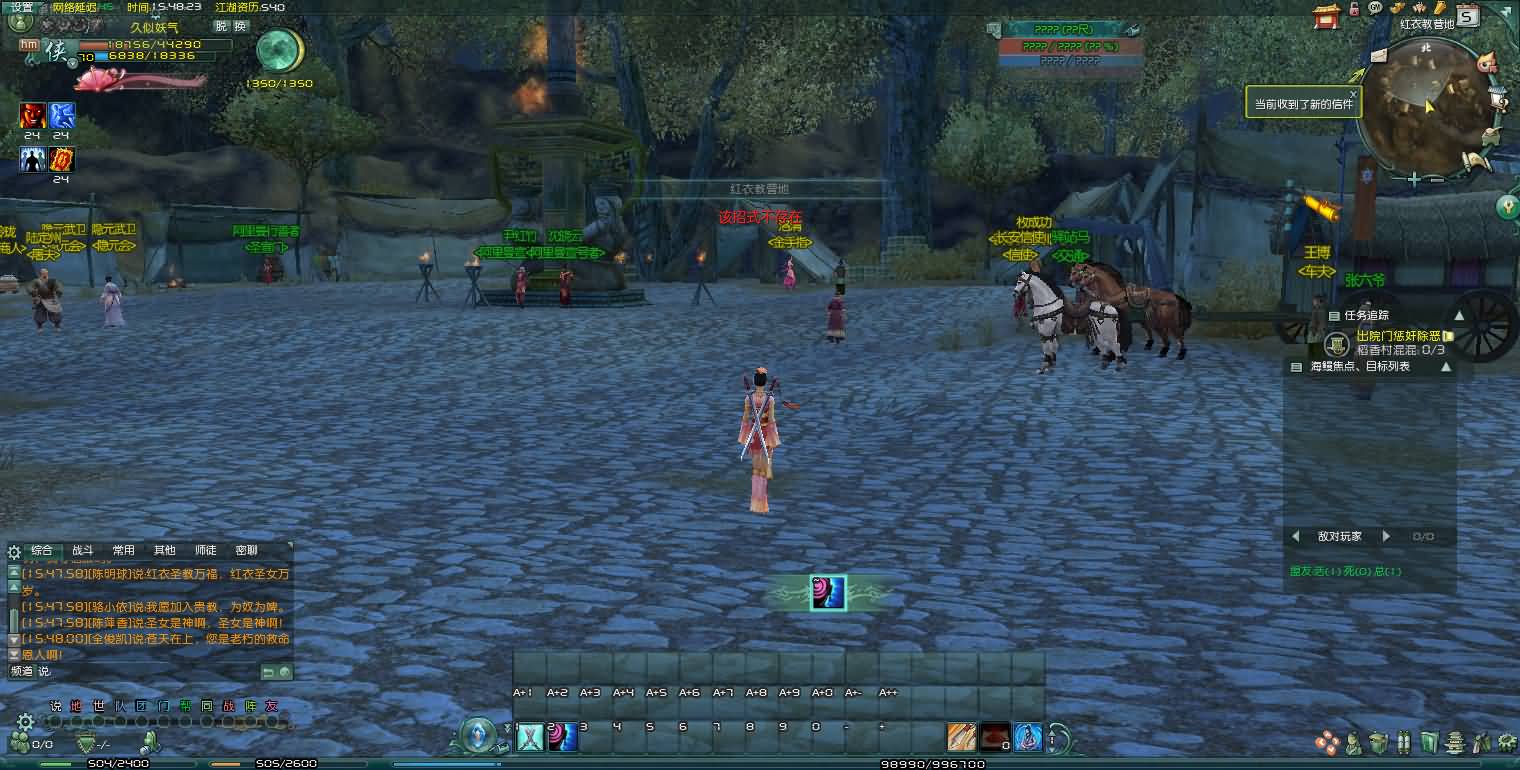Screen dimensions: 1520x770
Task: Open chat settings gear above the chat log
Action: point(14,552)
